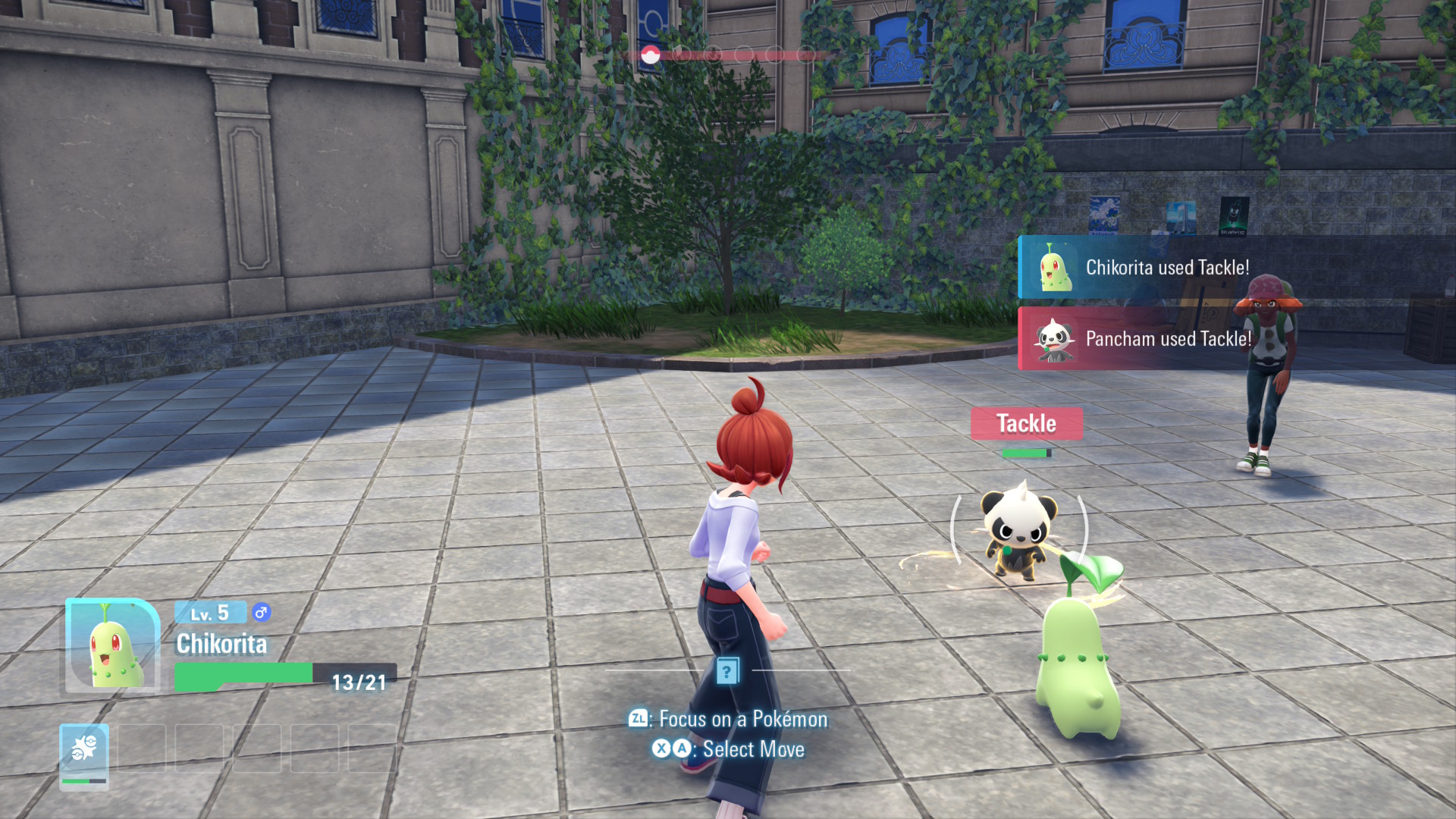
Task: Choose the filled Poké Ball party slot
Action: tap(84, 756)
